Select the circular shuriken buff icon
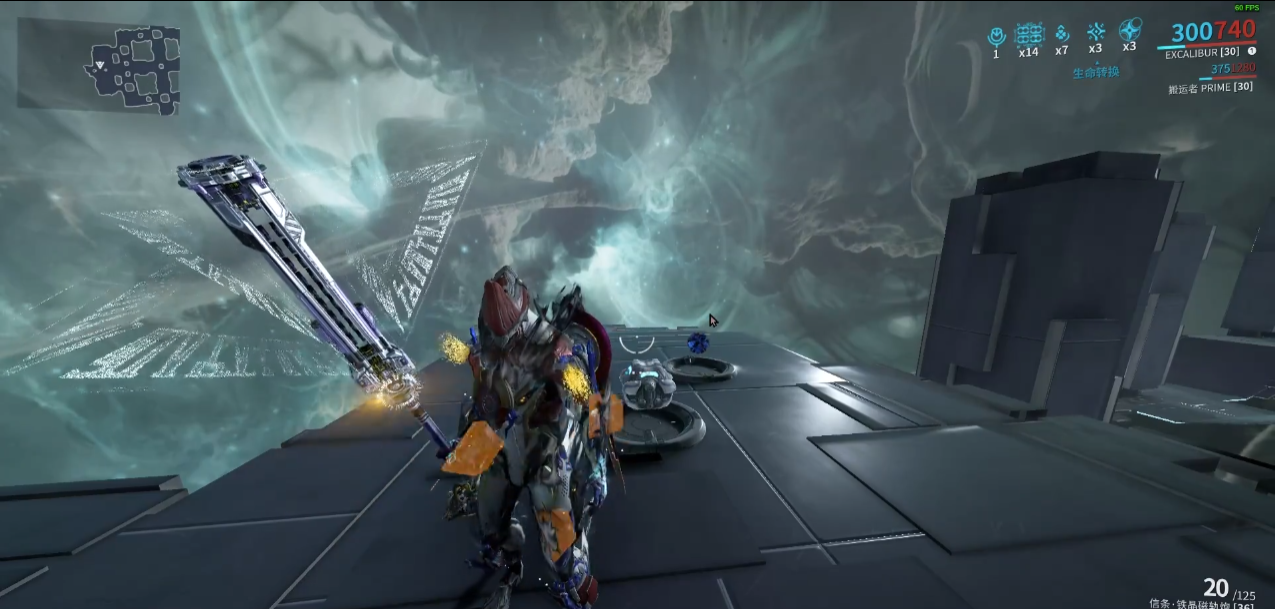Image resolution: width=1275 pixels, height=609 pixels. [1130, 30]
